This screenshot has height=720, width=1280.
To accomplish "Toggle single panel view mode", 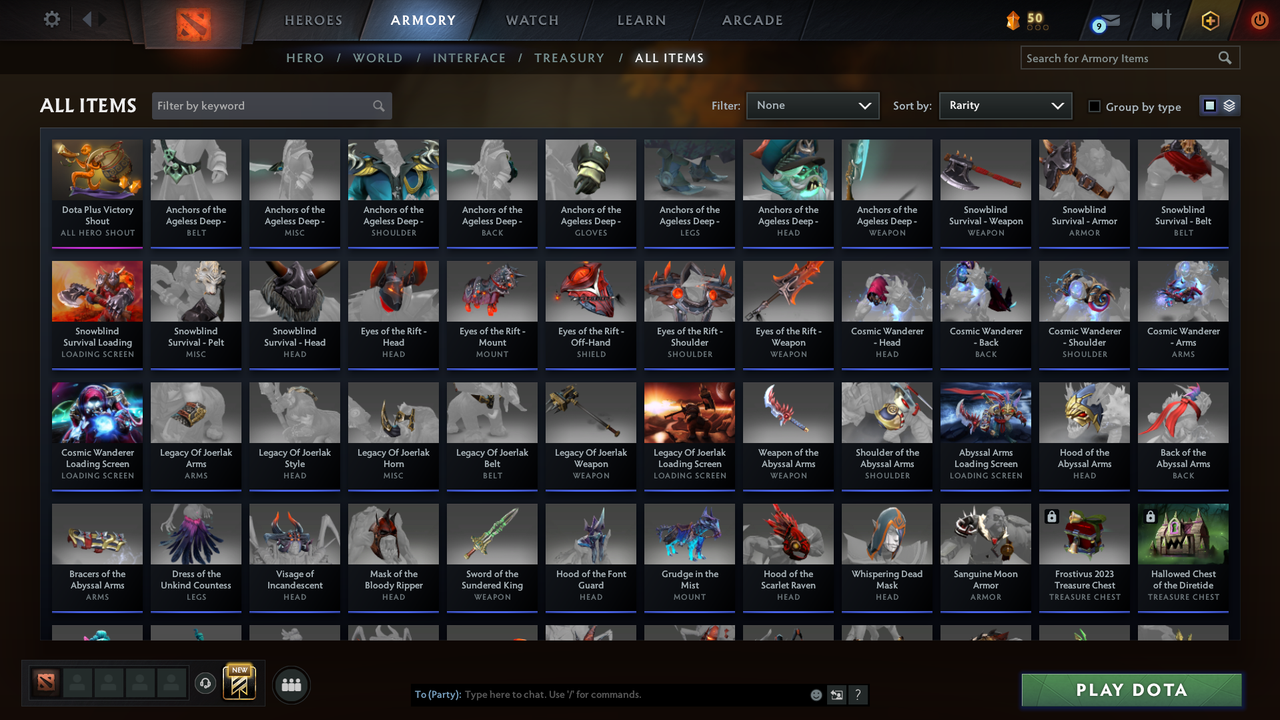I will (x=1212, y=105).
